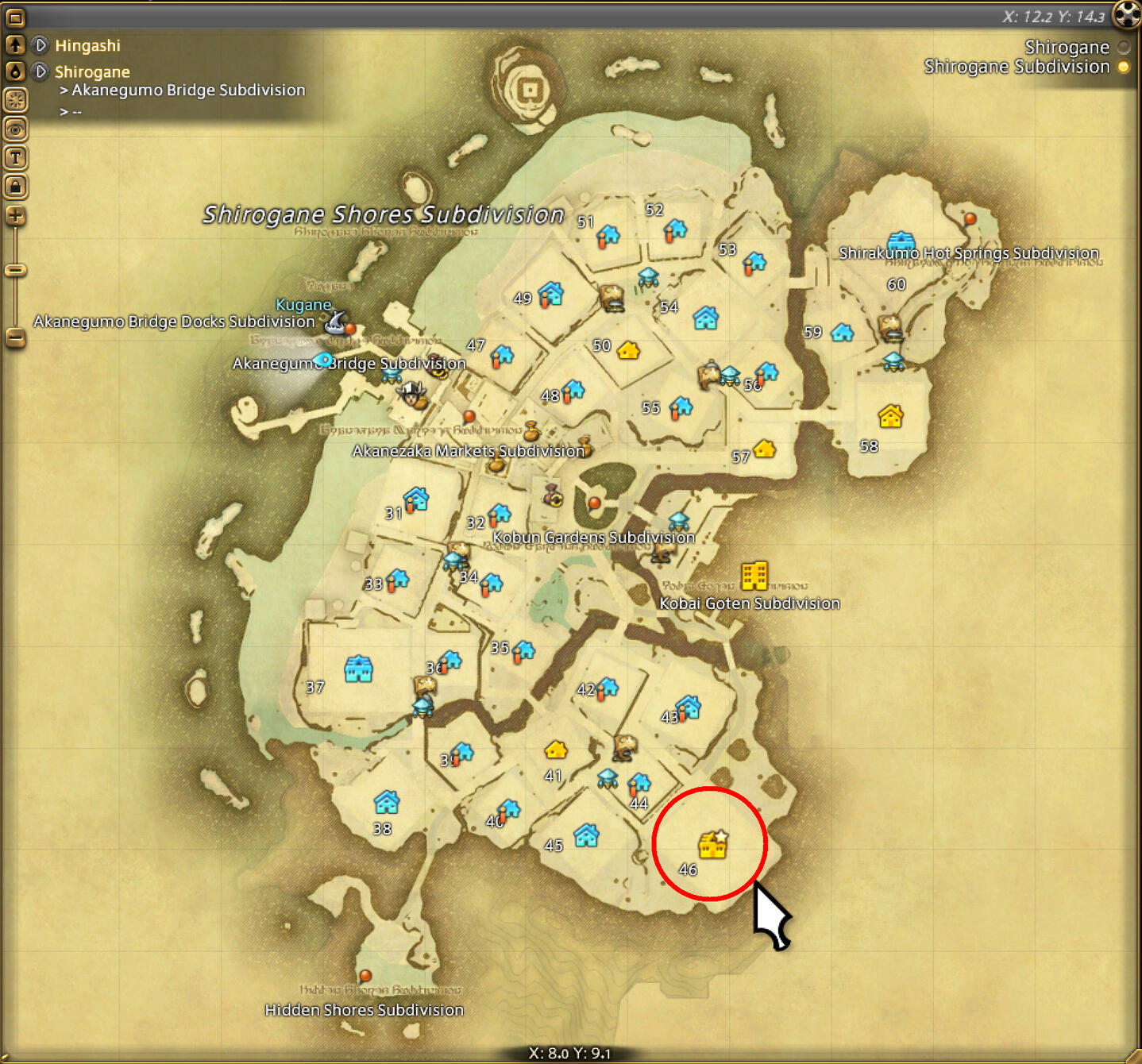
Task: Click the Kobai Goten apartment building marker
Action: [754, 576]
